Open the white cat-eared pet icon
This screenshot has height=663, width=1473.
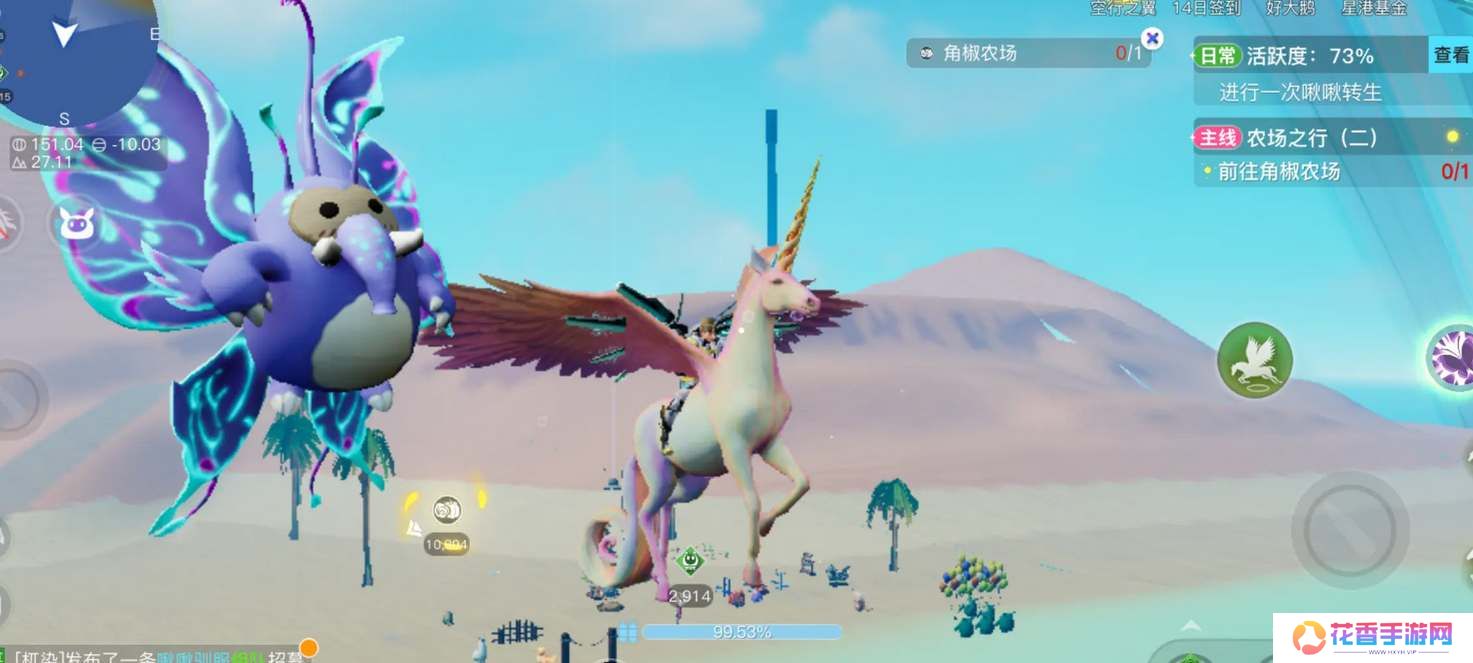[76, 223]
